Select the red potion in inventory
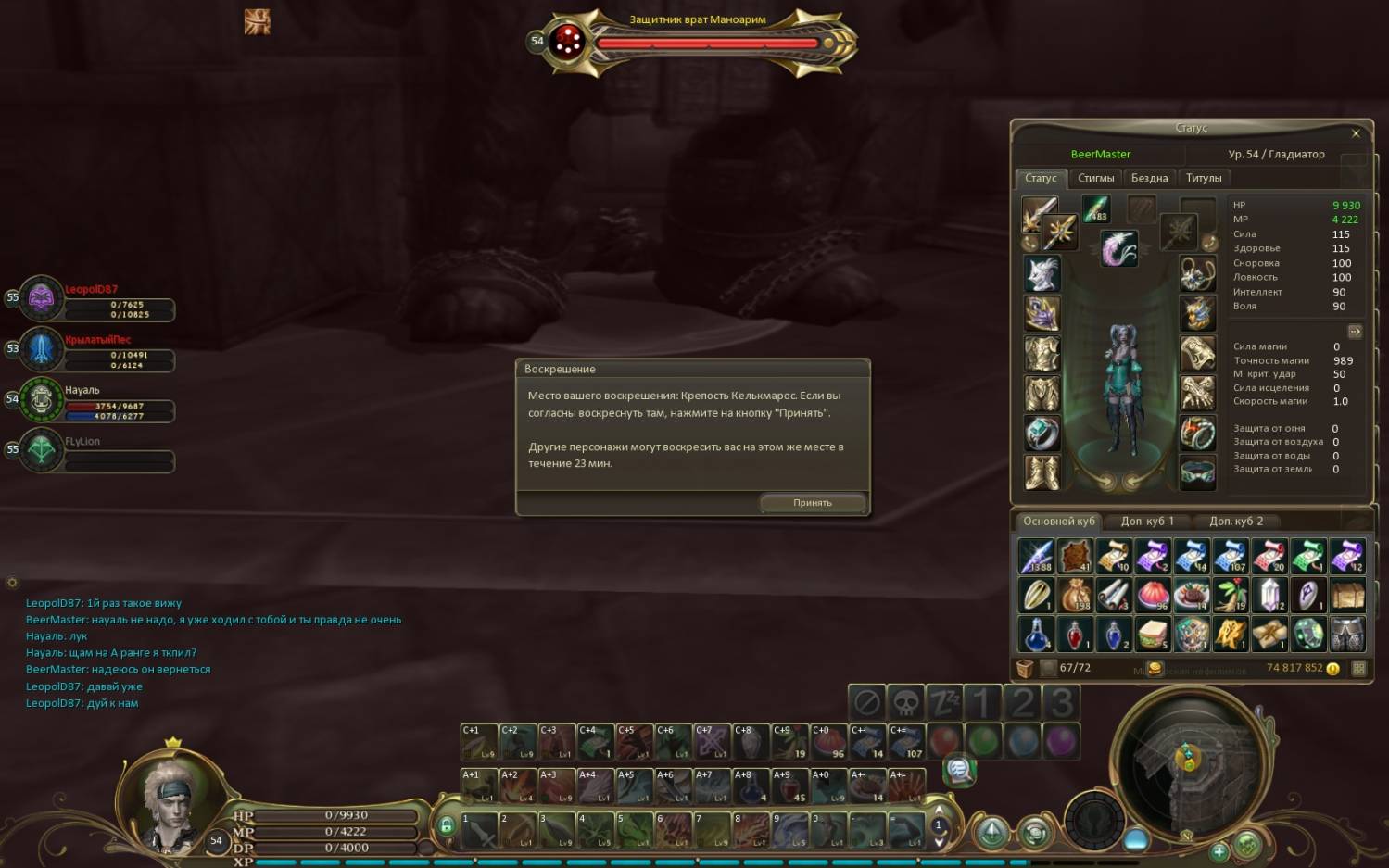Image resolution: width=1389 pixels, height=868 pixels. click(1075, 635)
